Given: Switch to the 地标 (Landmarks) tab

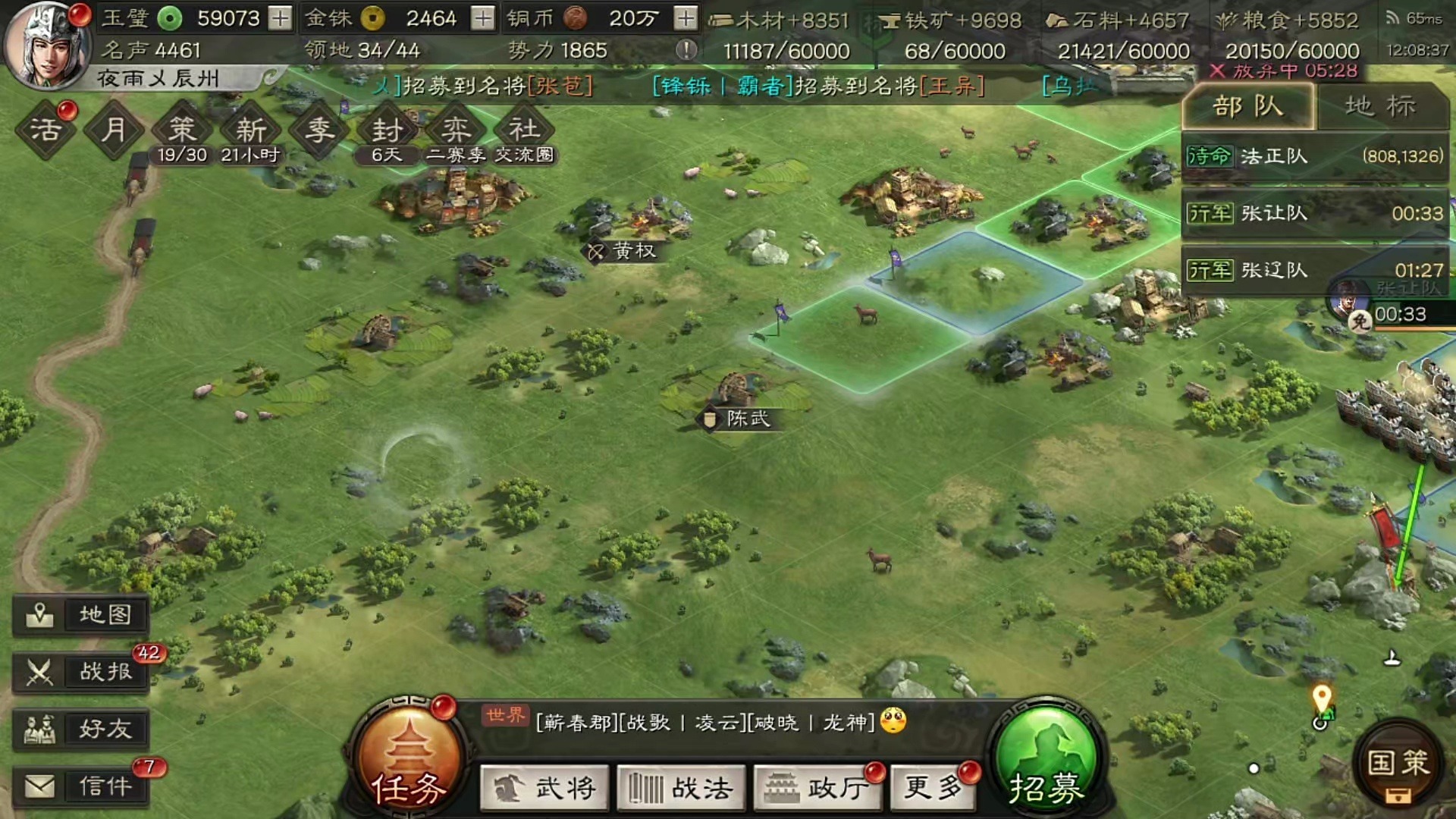Looking at the screenshot, I should click(1380, 106).
